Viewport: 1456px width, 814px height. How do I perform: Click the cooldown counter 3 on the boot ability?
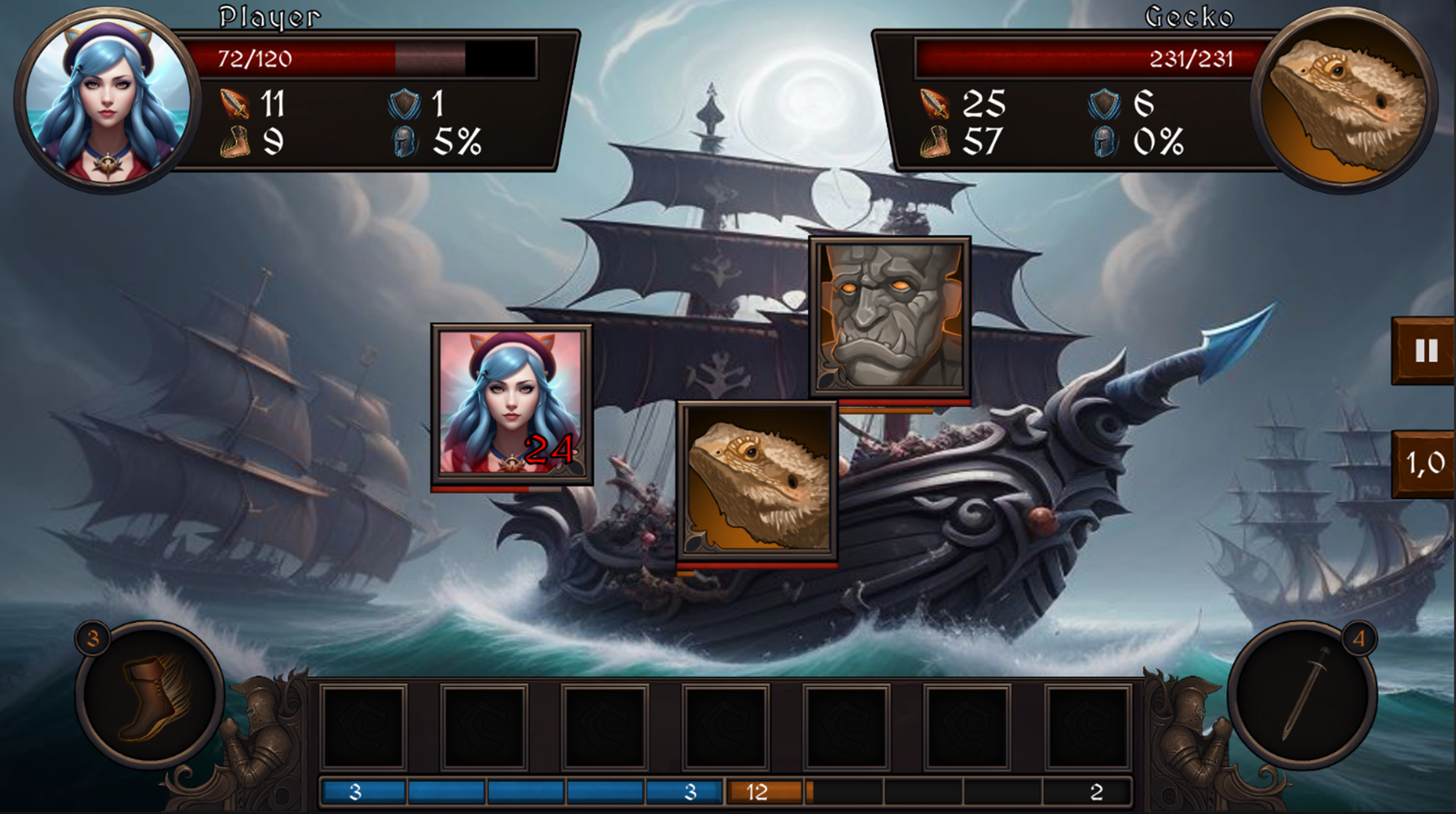pos(92,637)
